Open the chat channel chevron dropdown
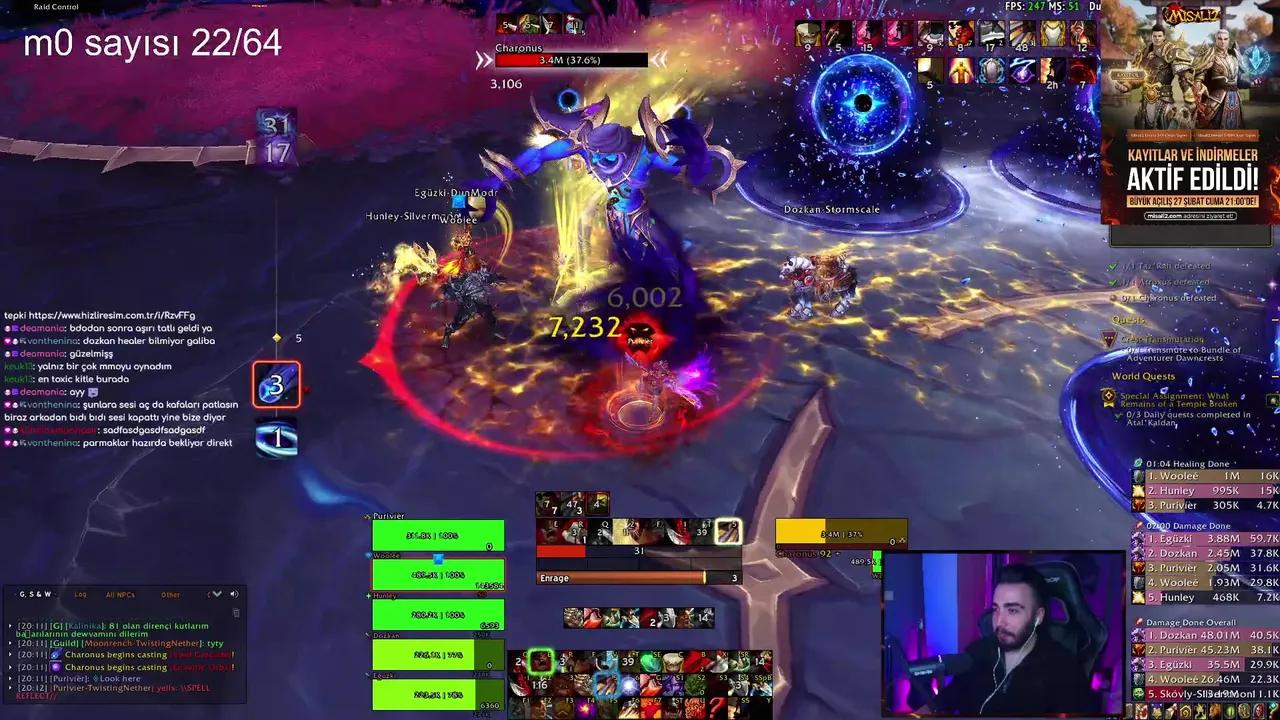 point(216,594)
